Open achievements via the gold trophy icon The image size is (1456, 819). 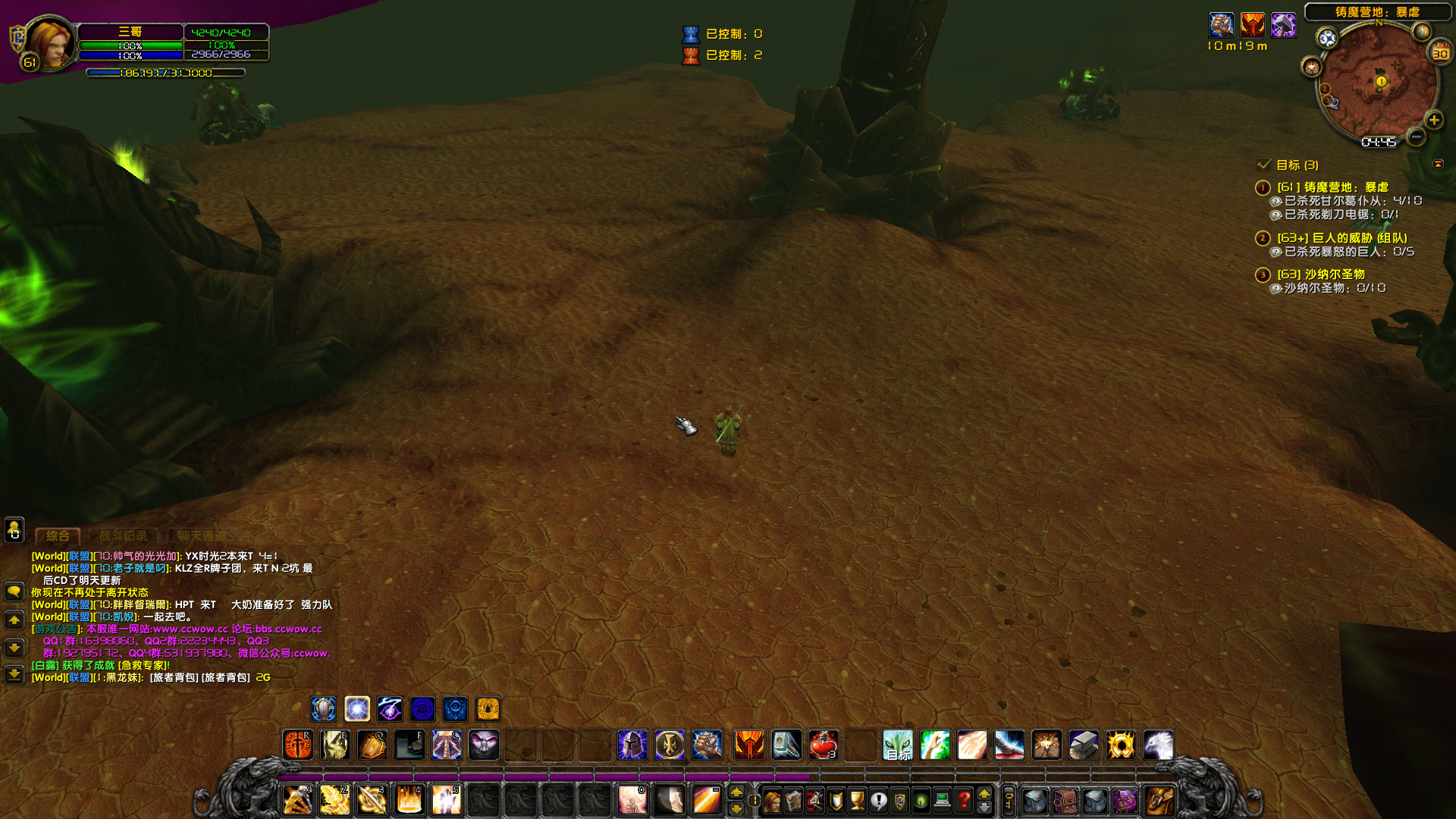click(x=856, y=799)
